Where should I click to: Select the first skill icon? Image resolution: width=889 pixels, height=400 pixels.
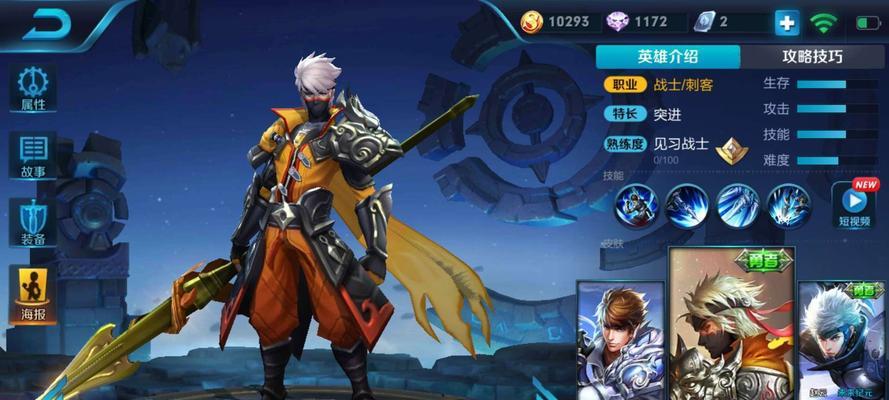pyautogui.click(x=637, y=206)
